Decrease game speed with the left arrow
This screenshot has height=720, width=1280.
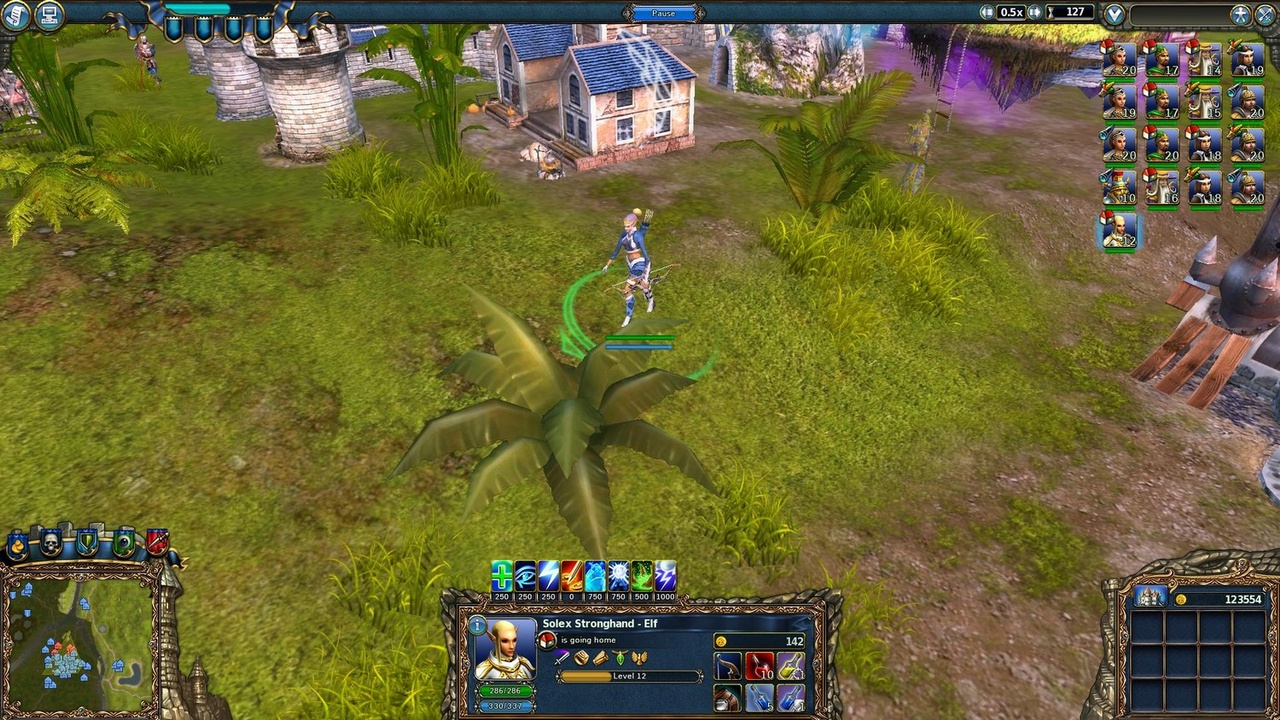[x=987, y=12]
